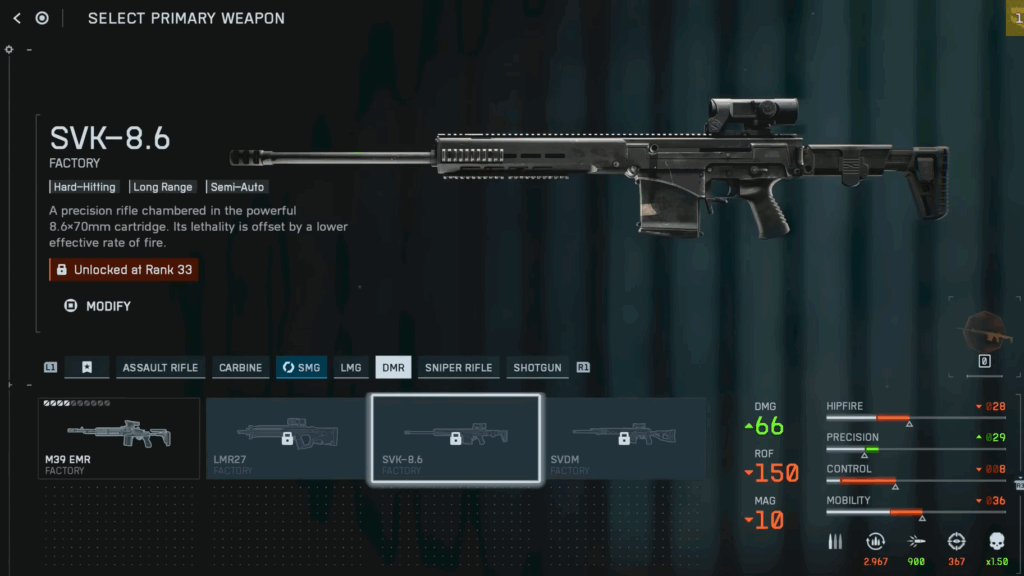Switch to the SHOTGUN tab
The height and width of the screenshot is (576, 1024).
(x=537, y=368)
